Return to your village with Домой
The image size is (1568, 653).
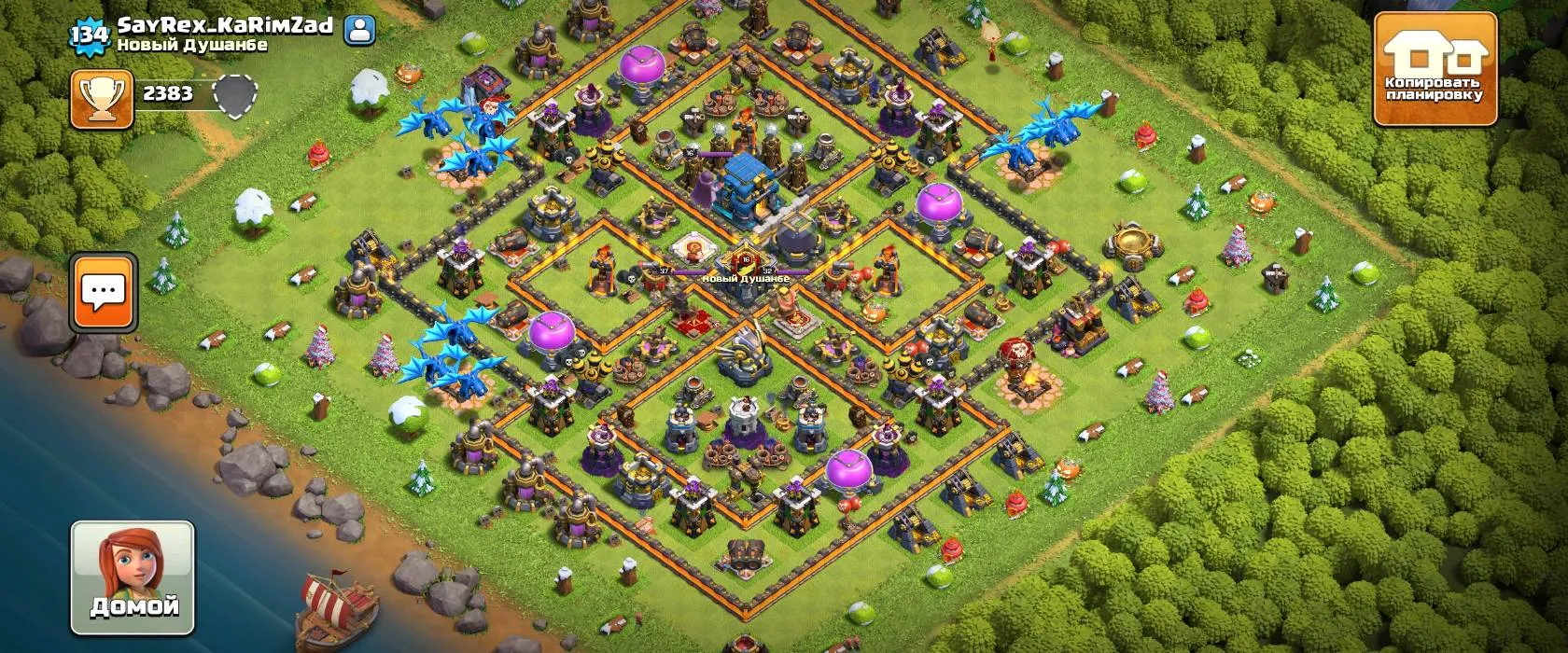133,577
